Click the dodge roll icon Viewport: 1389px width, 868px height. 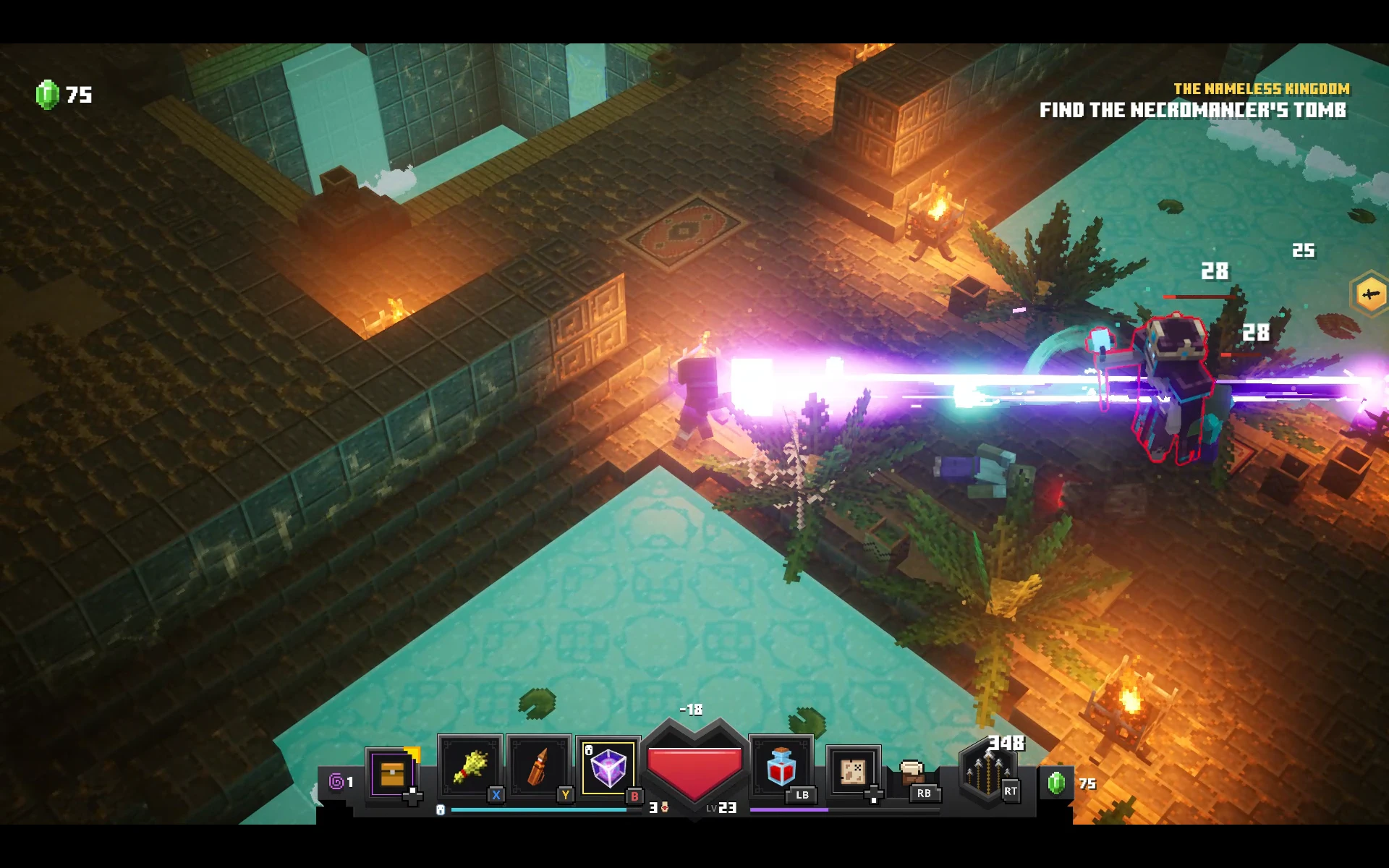[x=913, y=773]
